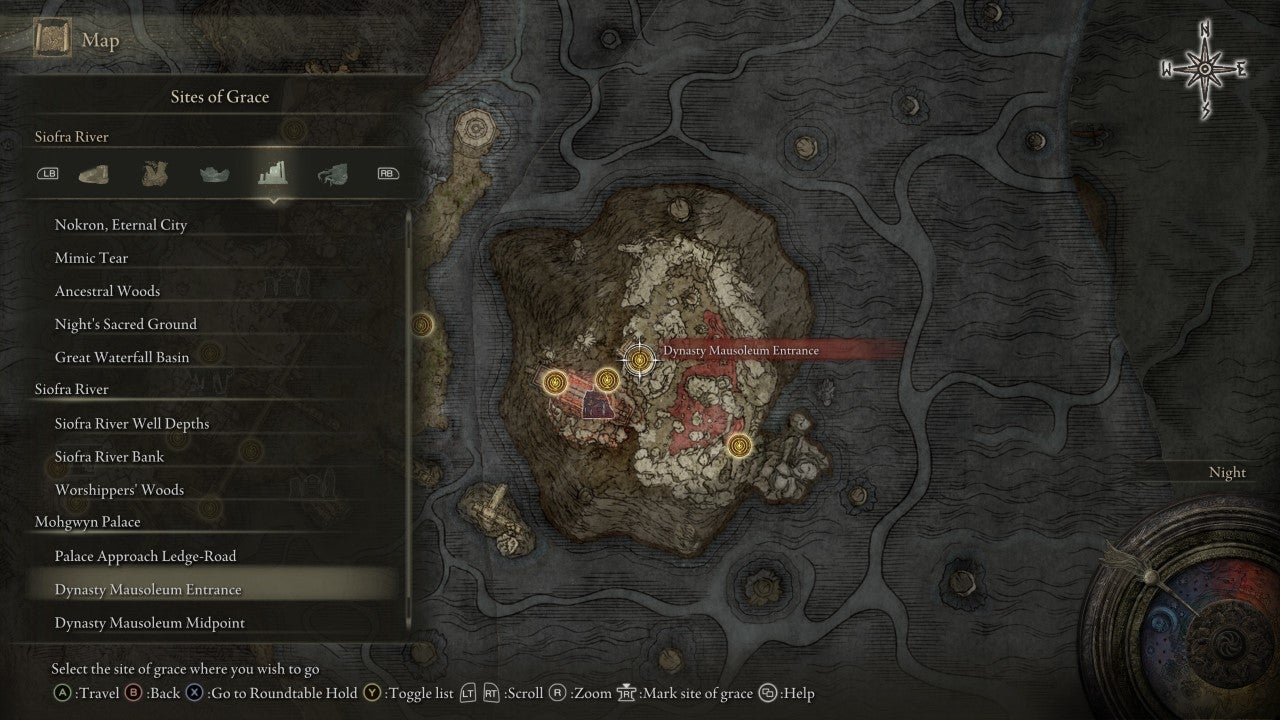
Task: Pick Night's Sacred Ground entry
Action: point(126,324)
